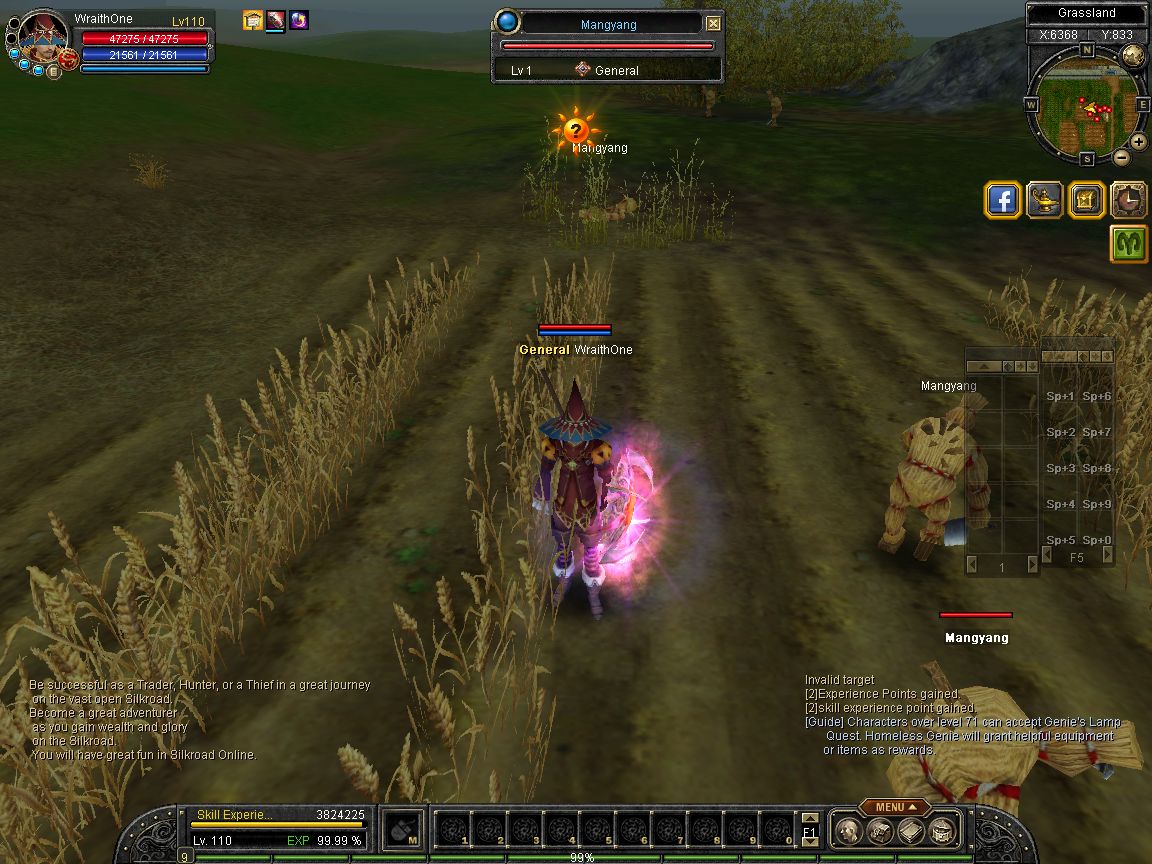Close the Mangyang target window
The image size is (1152, 864).
[x=712, y=24]
